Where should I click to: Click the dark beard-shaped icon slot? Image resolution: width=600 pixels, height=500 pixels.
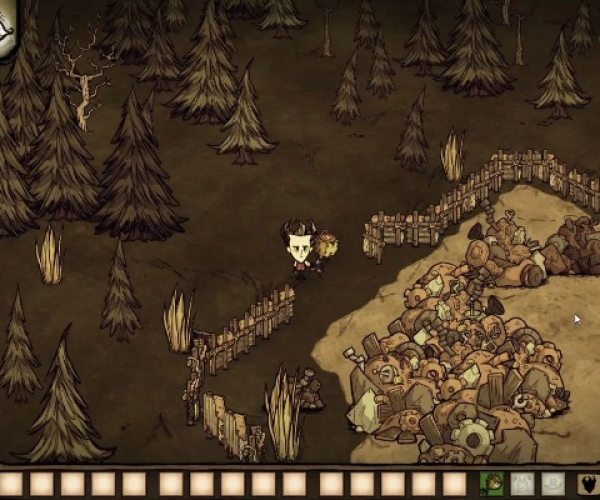pyautogui.click(x=590, y=484)
